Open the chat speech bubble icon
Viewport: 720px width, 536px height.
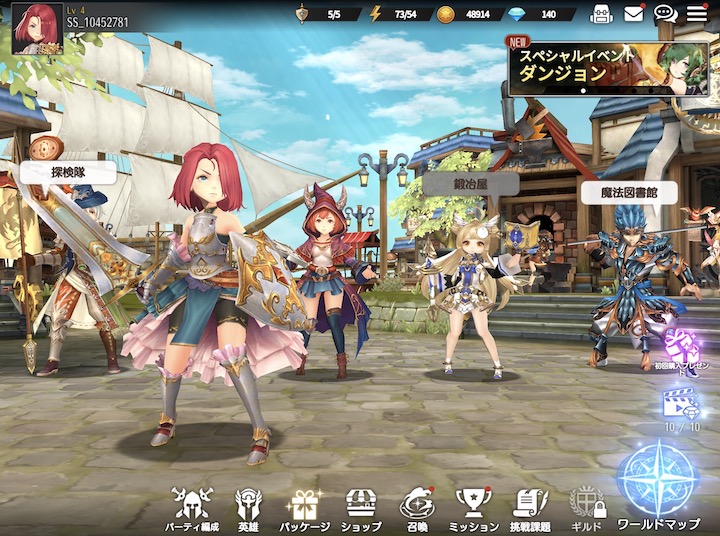click(x=665, y=14)
